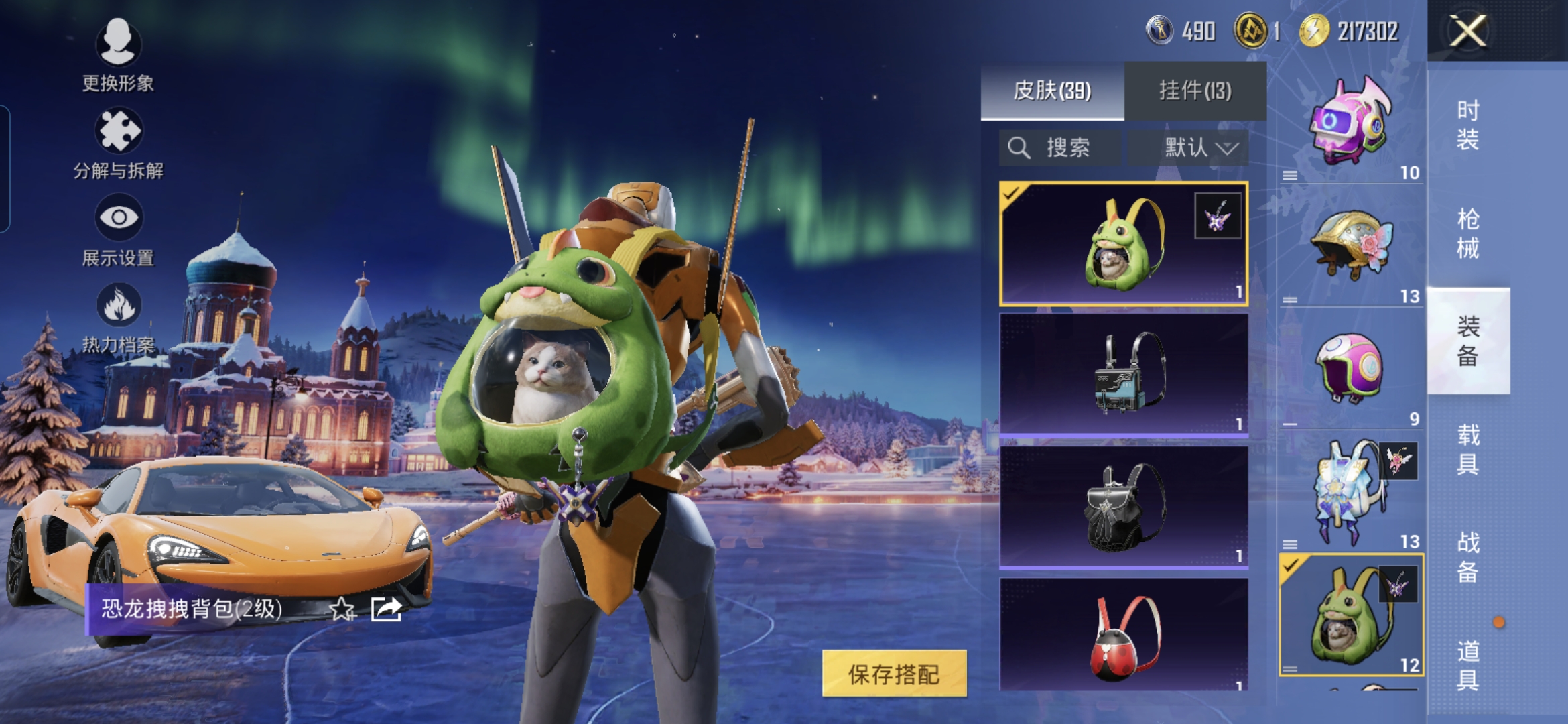Go to the 载具 vehicles category

tap(1467, 449)
